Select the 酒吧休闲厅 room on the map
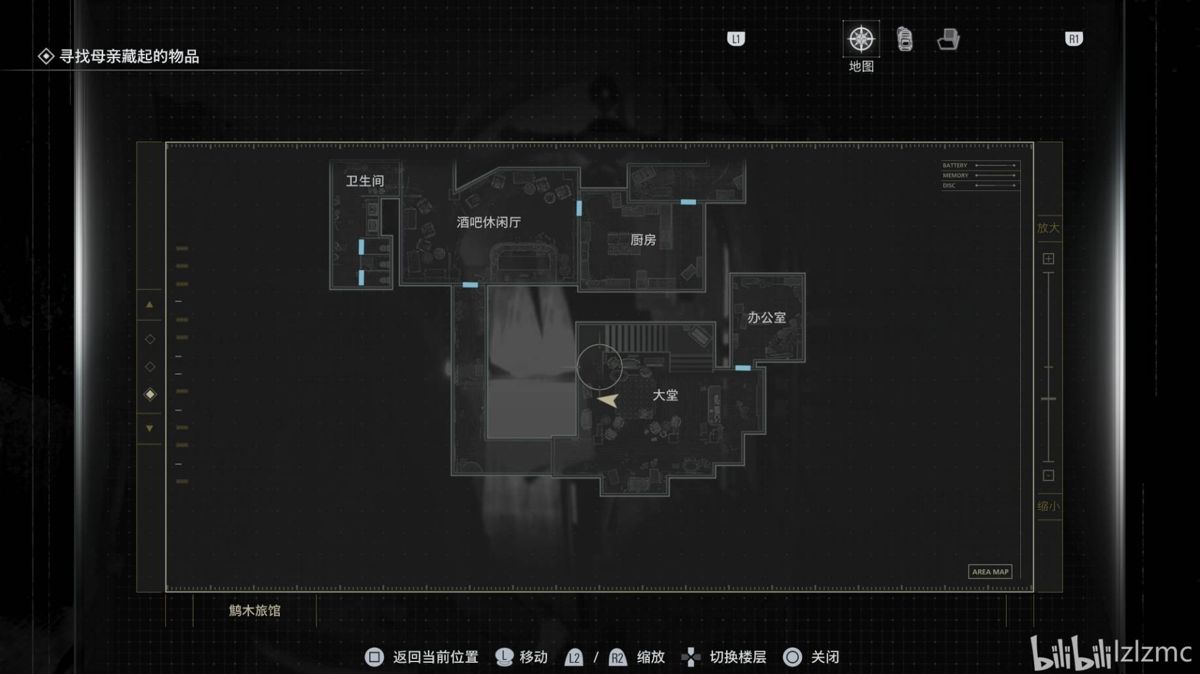 pos(489,223)
